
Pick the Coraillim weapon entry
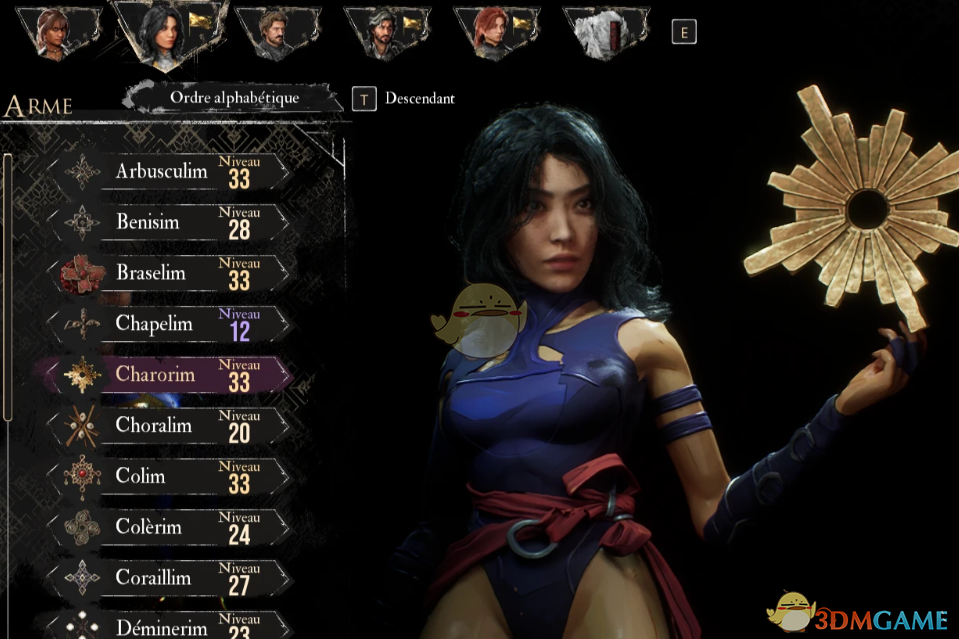click(170, 578)
